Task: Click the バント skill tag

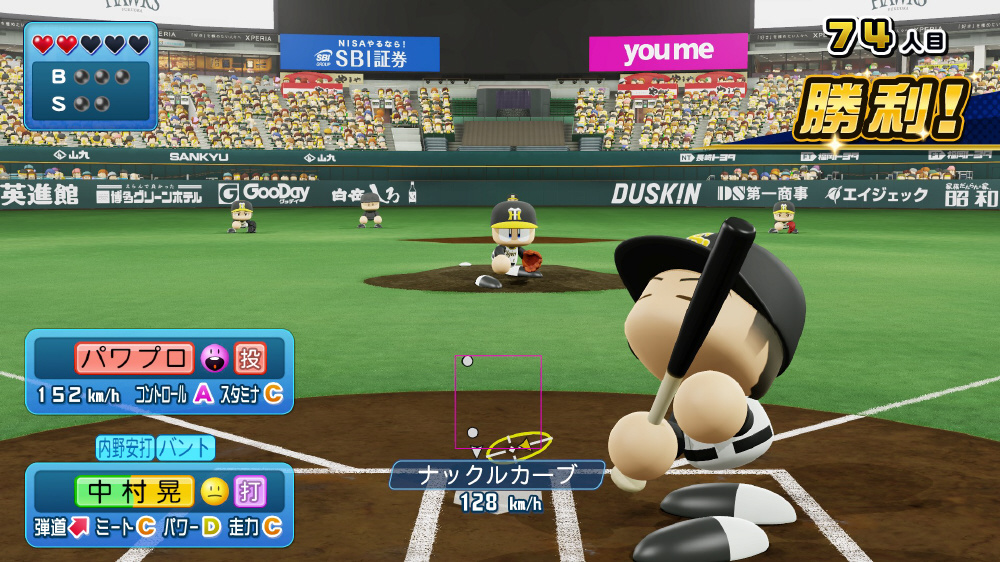Action: 186,447
